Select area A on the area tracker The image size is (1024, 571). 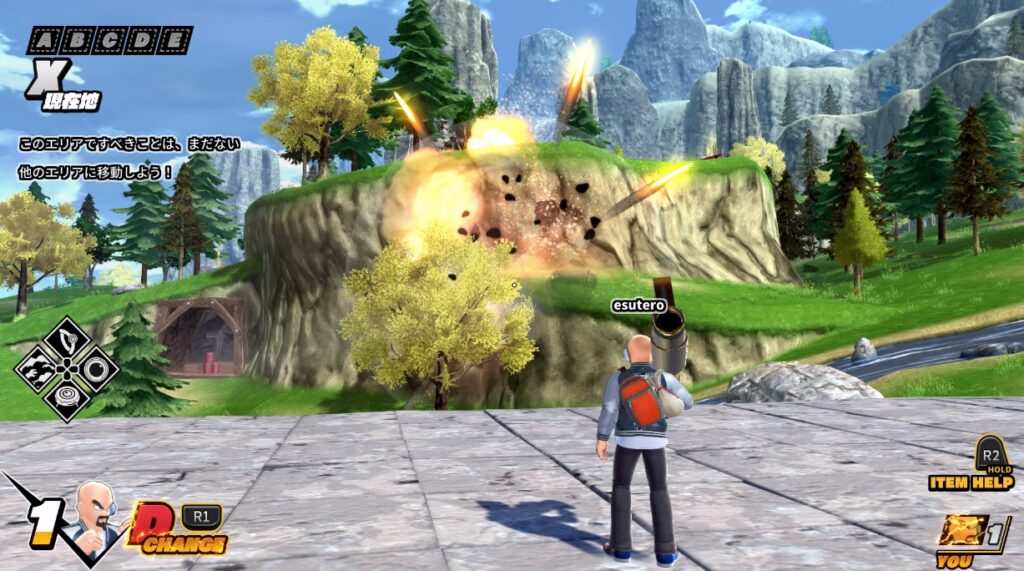45,41
